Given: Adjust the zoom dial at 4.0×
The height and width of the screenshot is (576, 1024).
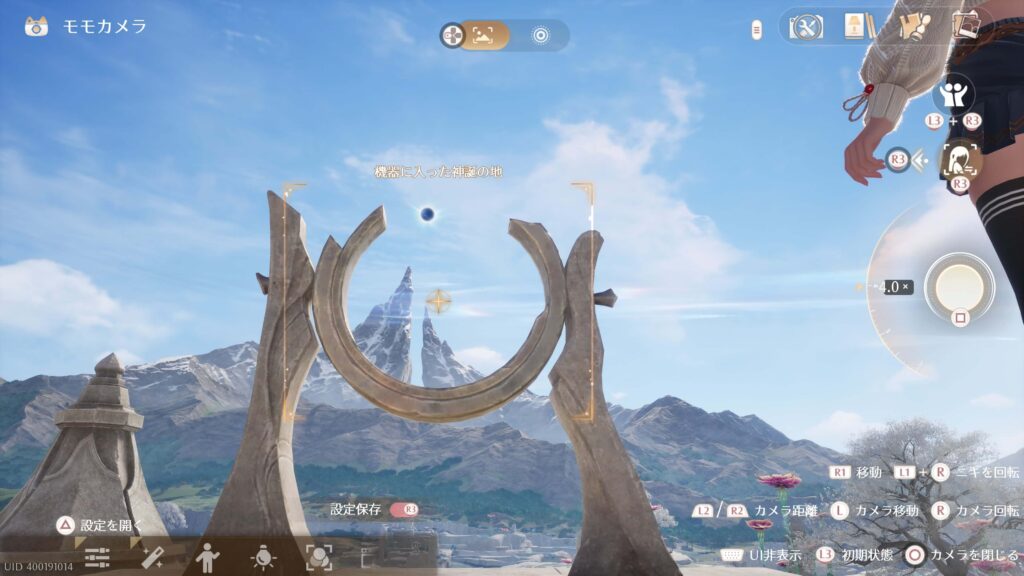Looking at the screenshot, I should pos(894,287).
